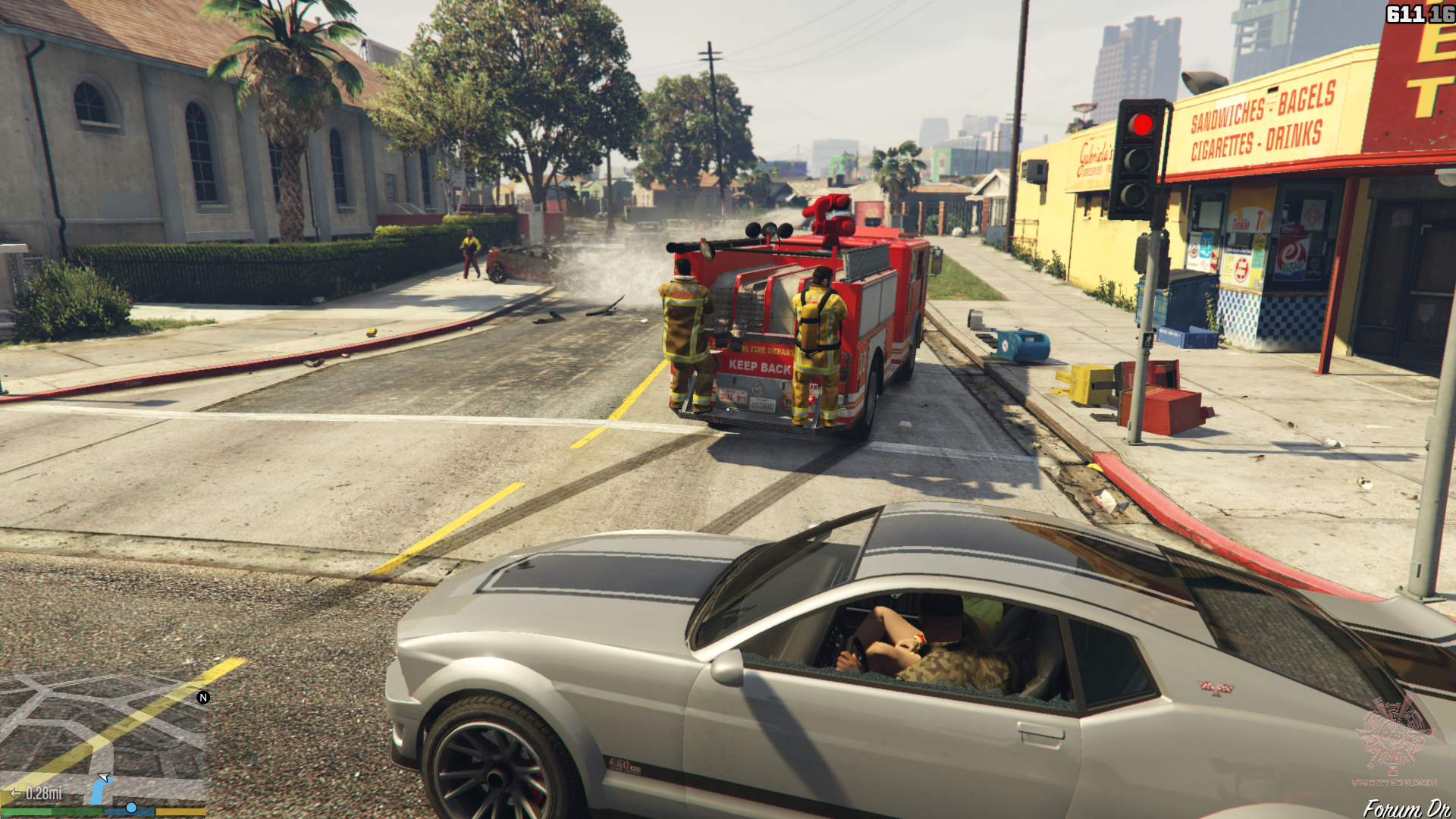Select the blue circle blip on minimap
This screenshot has width=1456, height=819.
131,808
